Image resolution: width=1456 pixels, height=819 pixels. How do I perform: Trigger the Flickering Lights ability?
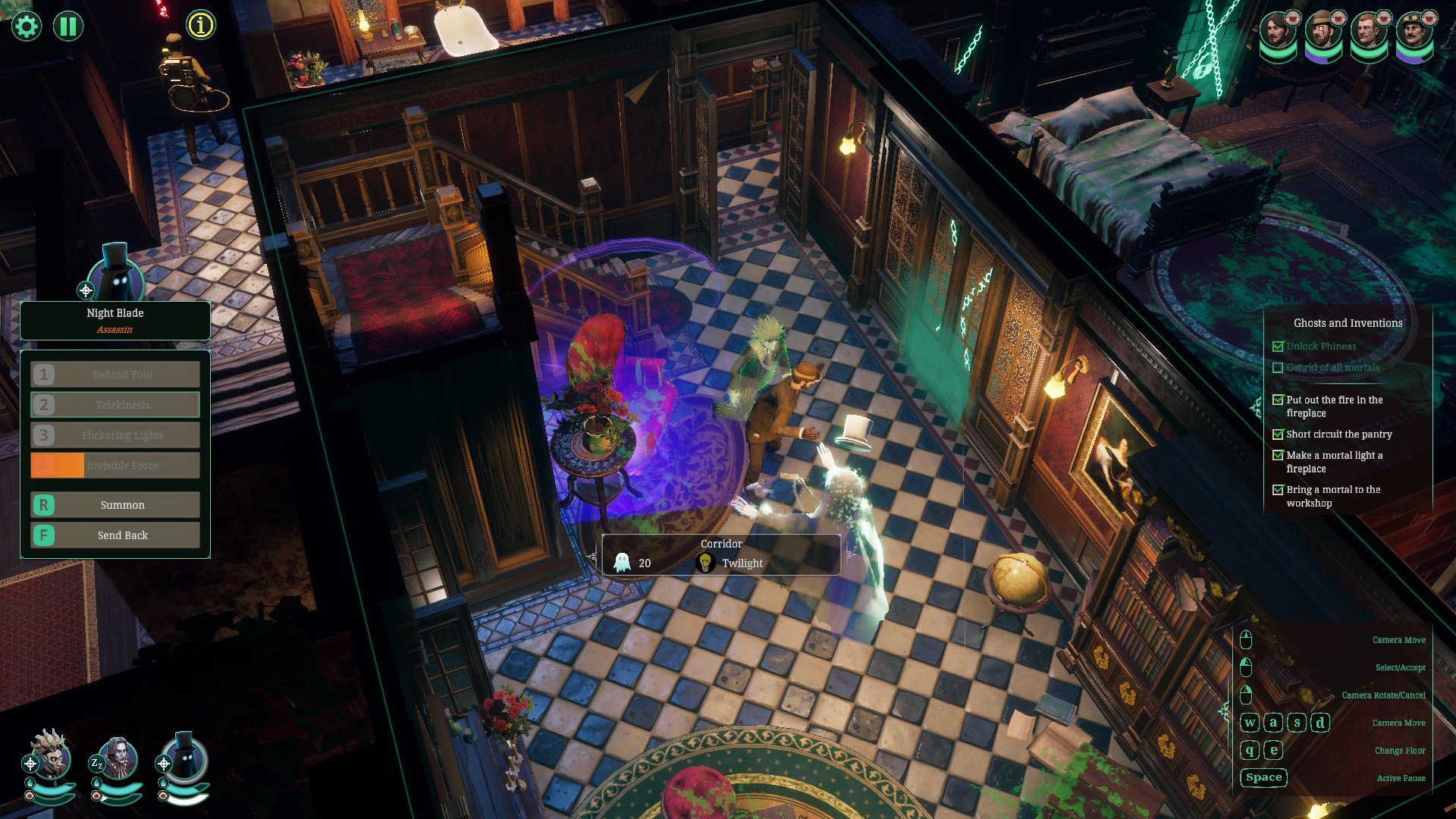pyautogui.click(x=115, y=435)
